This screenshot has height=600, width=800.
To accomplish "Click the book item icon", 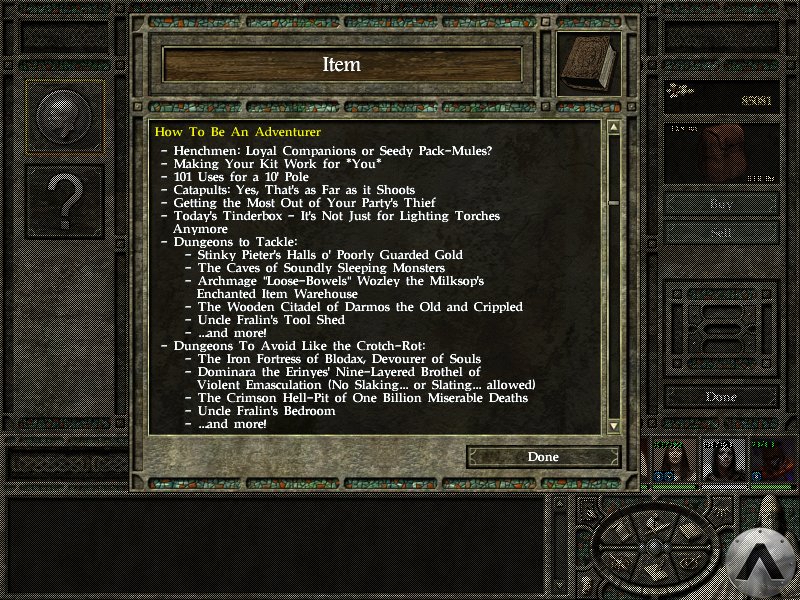I will tap(588, 65).
